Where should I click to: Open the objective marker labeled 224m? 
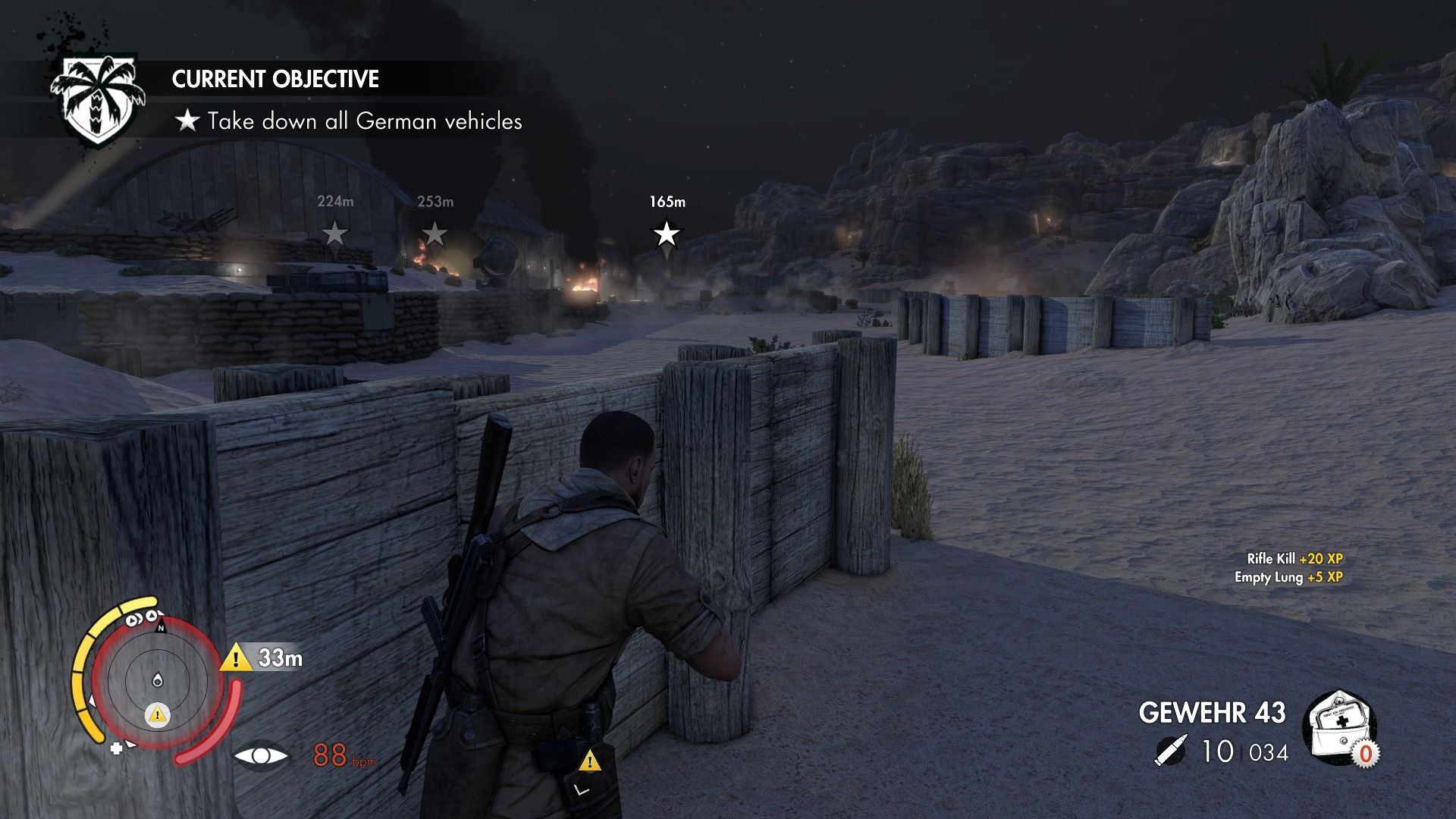coord(334,234)
